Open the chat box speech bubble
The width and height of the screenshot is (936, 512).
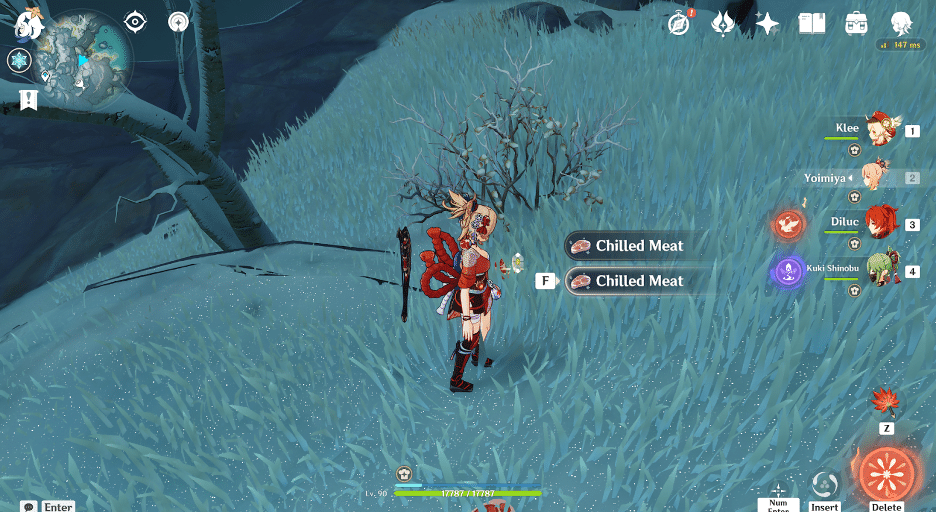(29, 507)
